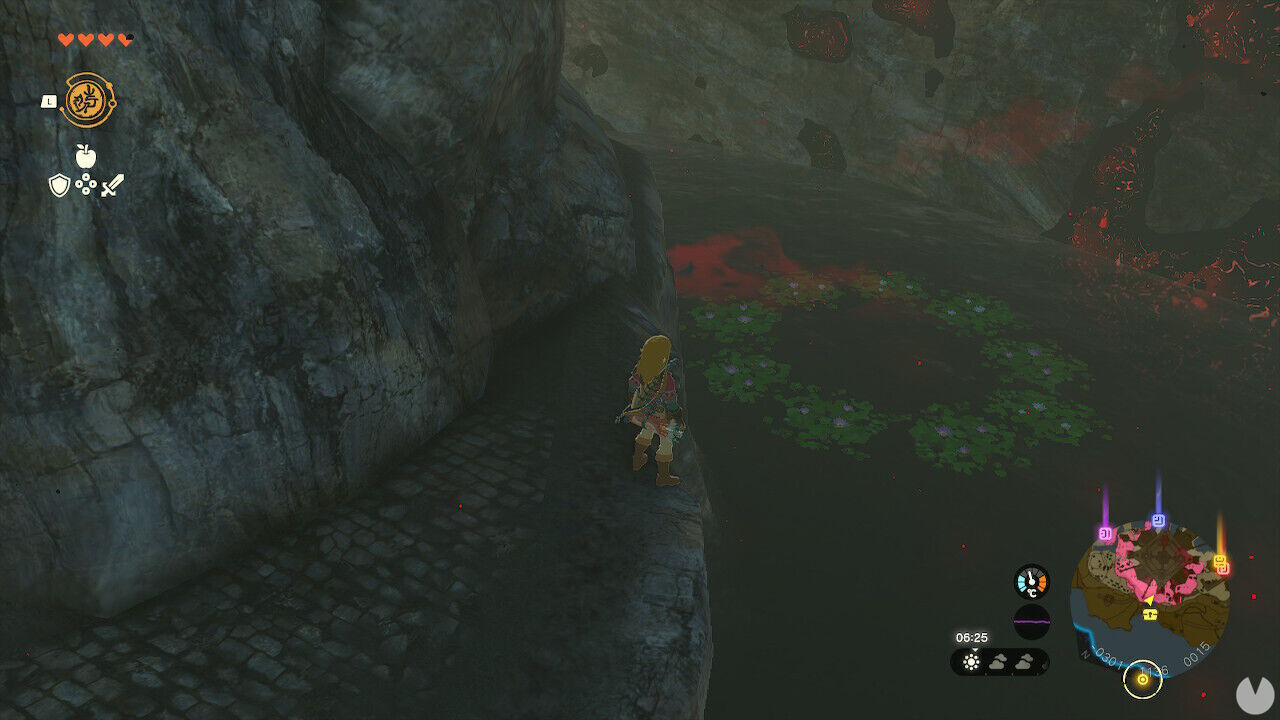The height and width of the screenshot is (720, 1280).
Task: Click the sun icon in the weather forecast
Action: pyautogui.click(x=971, y=661)
